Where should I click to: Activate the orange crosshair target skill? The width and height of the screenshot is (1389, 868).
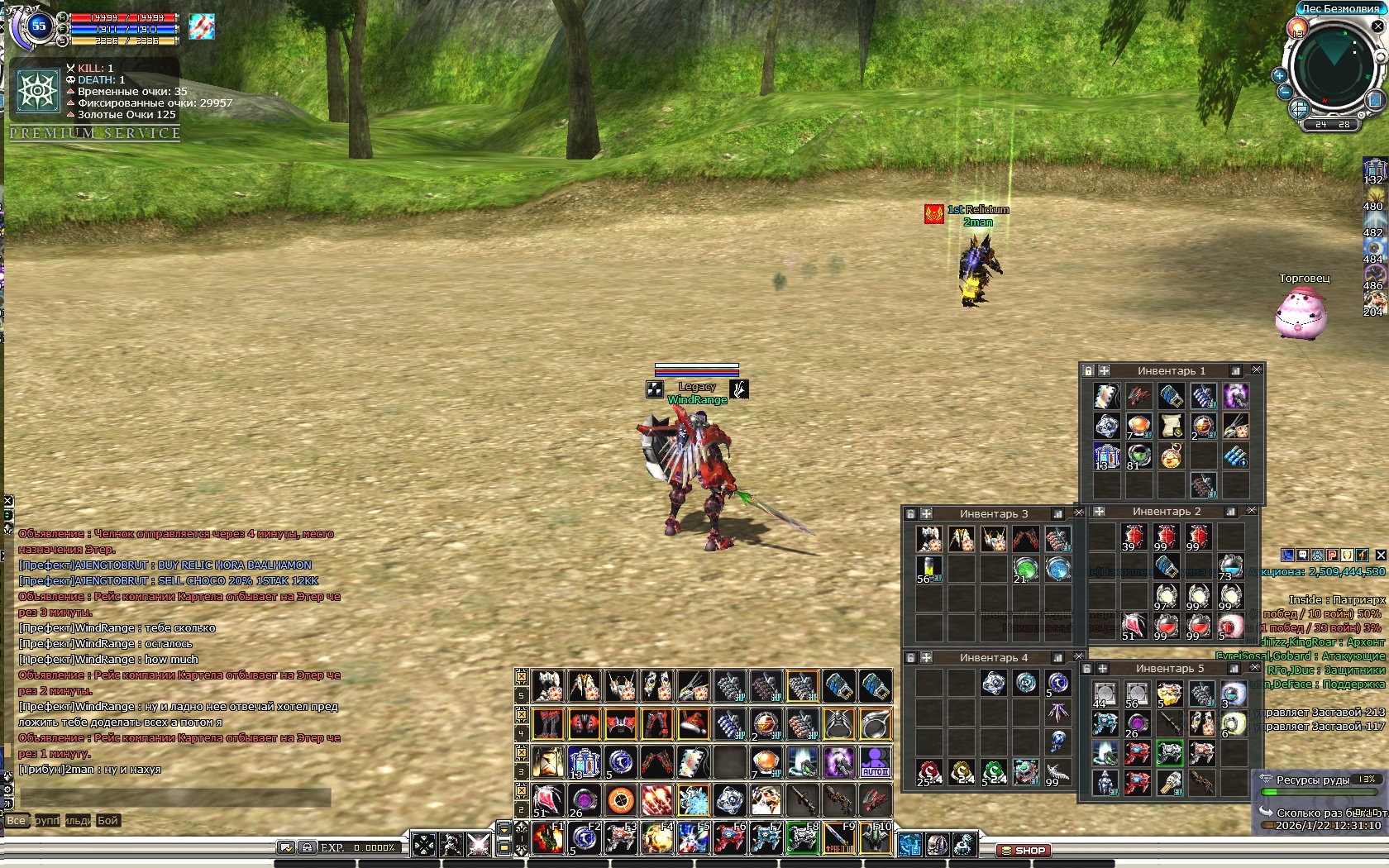[620, 799]
